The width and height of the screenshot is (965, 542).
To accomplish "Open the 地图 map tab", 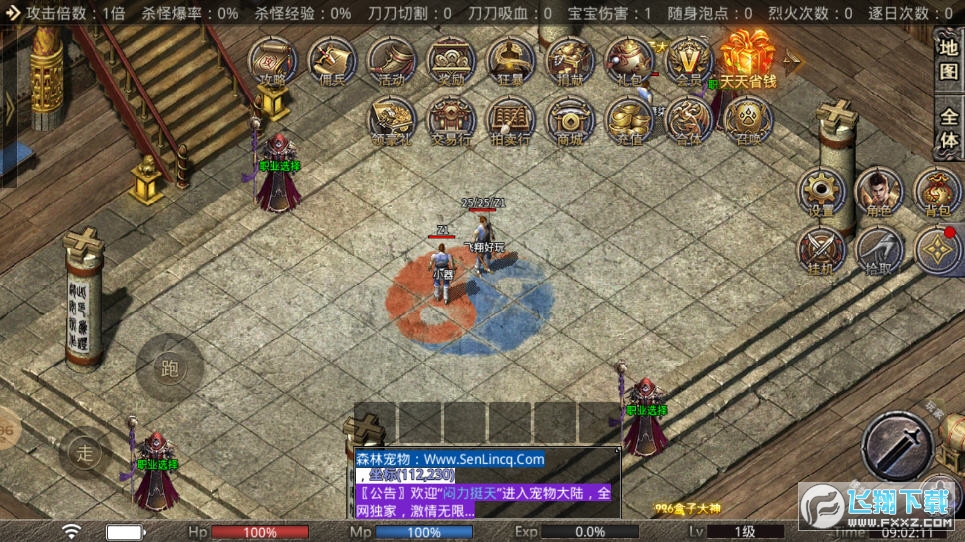I will point(948,58).
